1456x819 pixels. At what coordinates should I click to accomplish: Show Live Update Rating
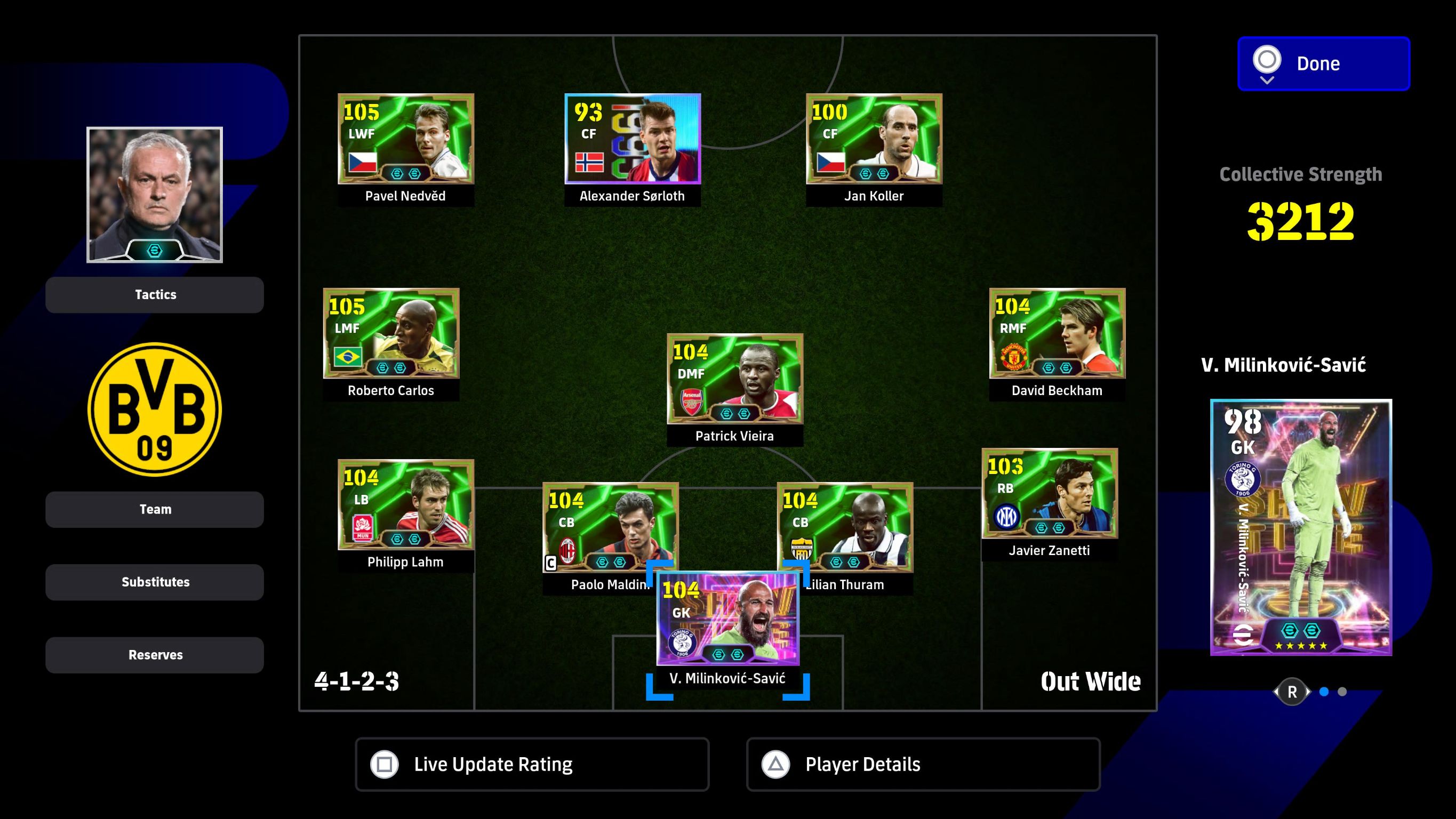531,764
